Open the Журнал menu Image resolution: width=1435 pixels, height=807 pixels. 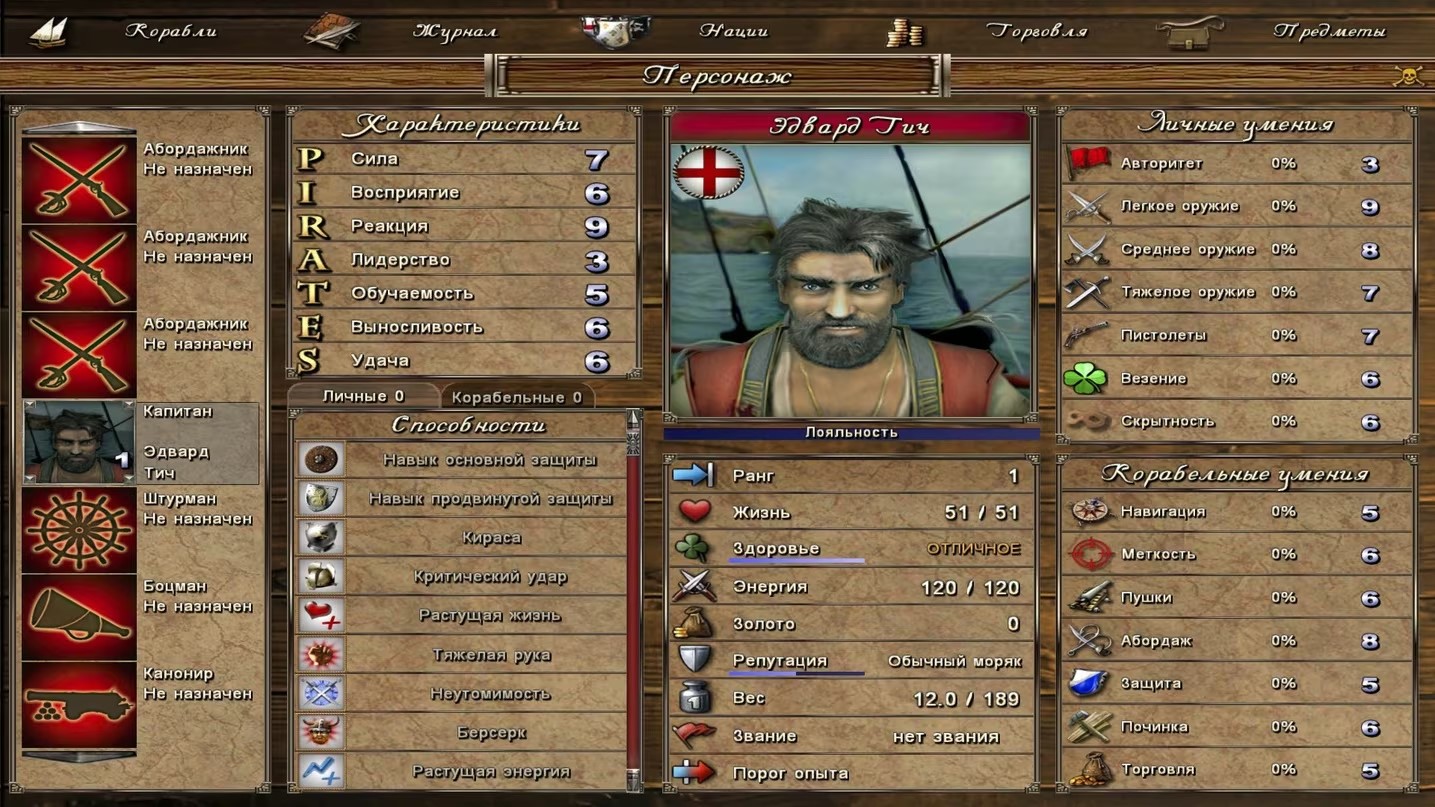pyautogui.click(x=454, y=31)
